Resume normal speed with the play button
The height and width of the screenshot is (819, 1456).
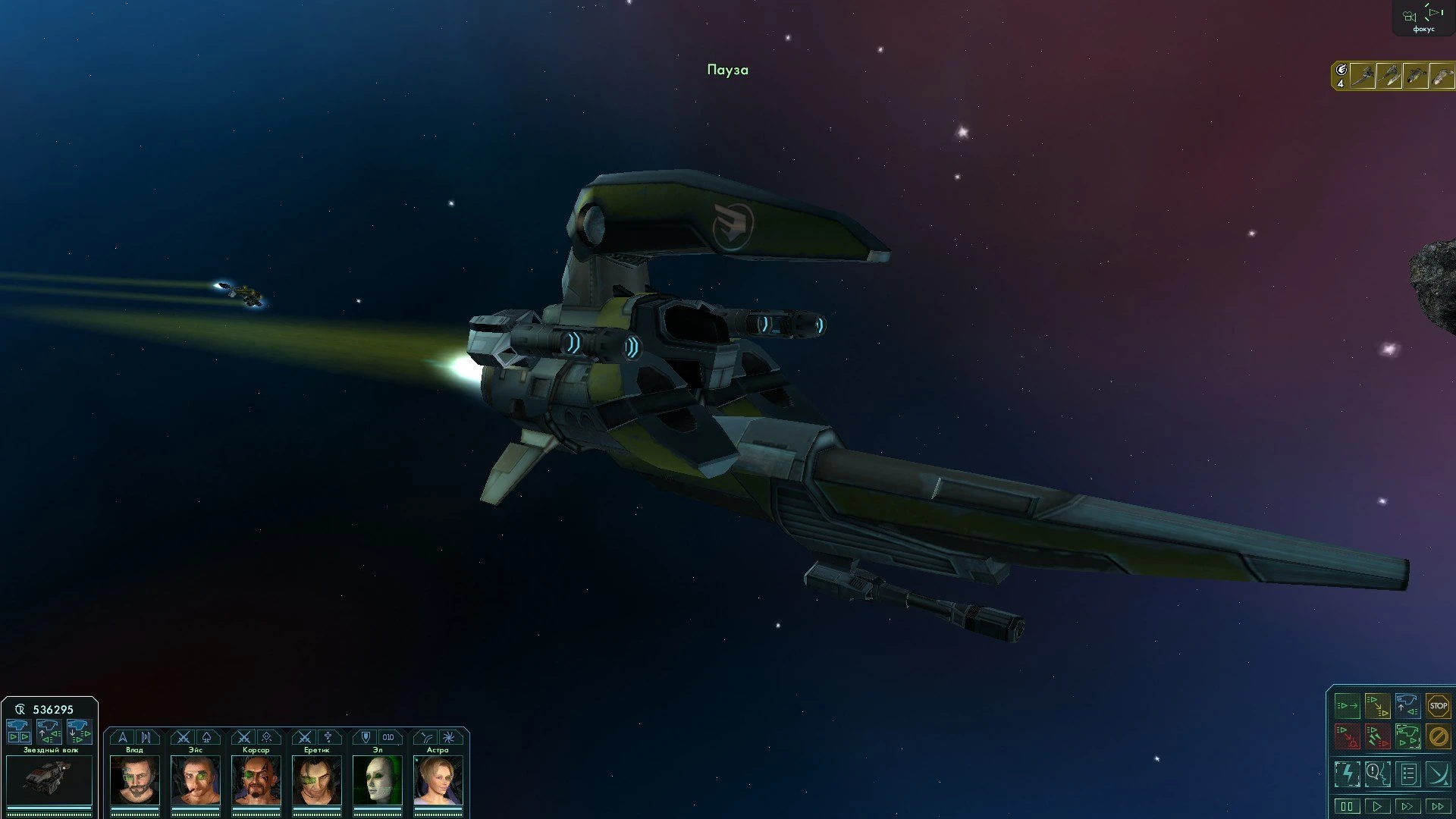1378,806
